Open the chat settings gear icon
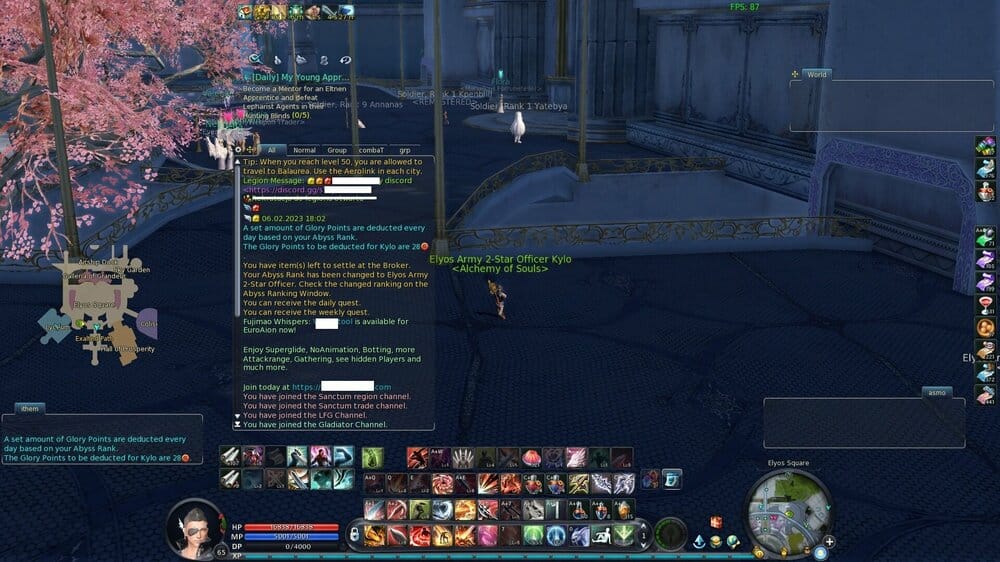 [x=240, y=150]
